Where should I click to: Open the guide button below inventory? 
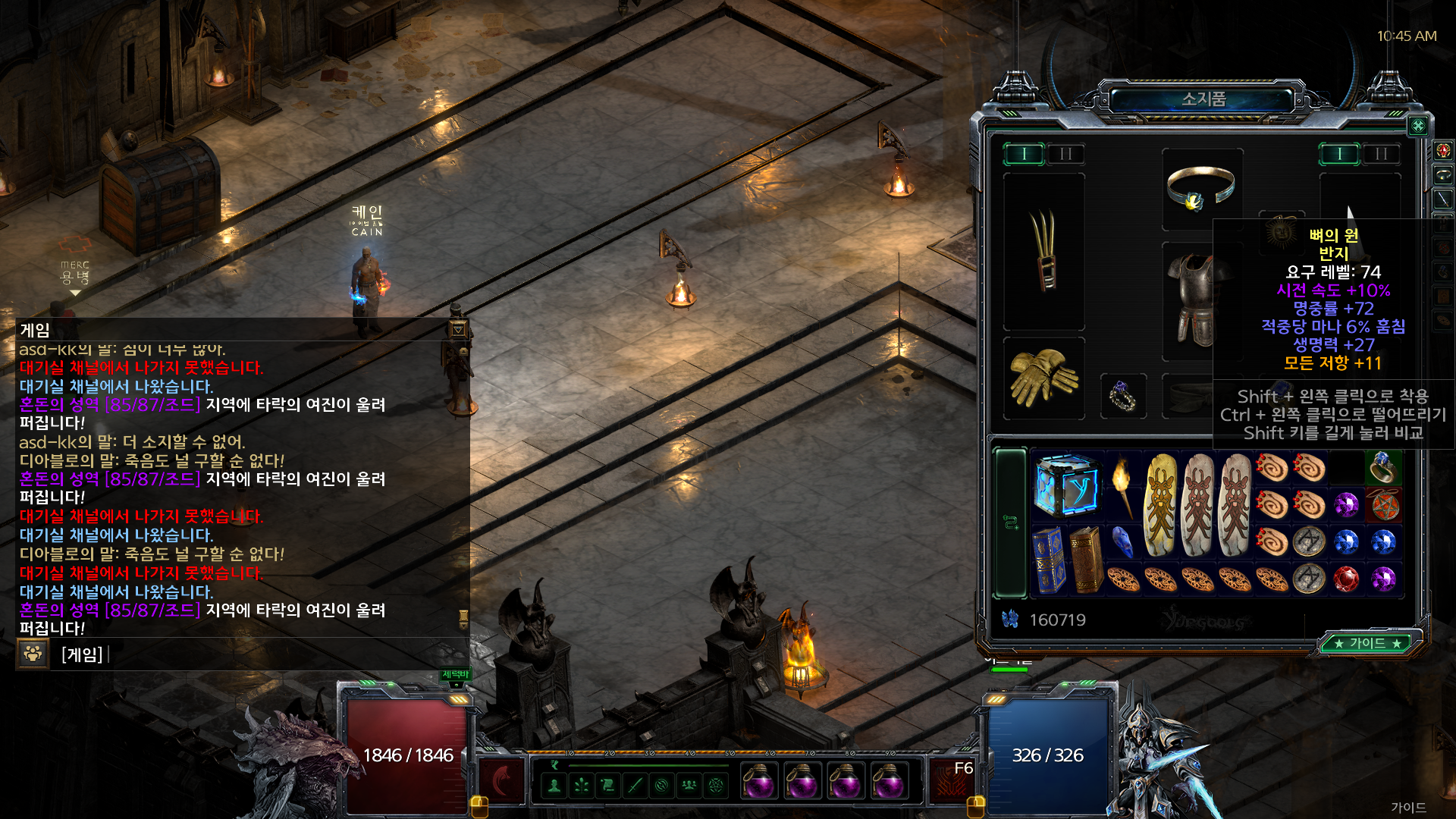tap(1368, 643)
